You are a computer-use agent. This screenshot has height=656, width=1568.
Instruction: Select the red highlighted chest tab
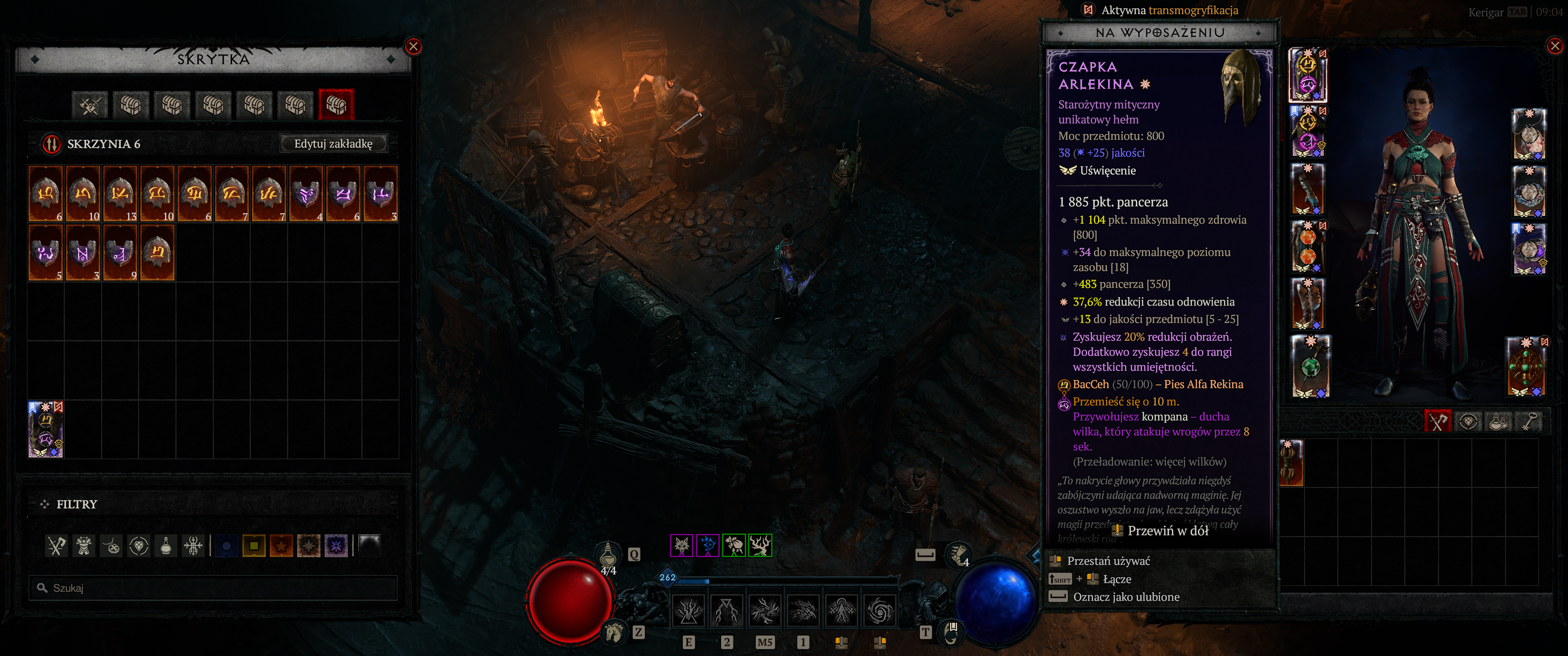(x=335, y=105)
